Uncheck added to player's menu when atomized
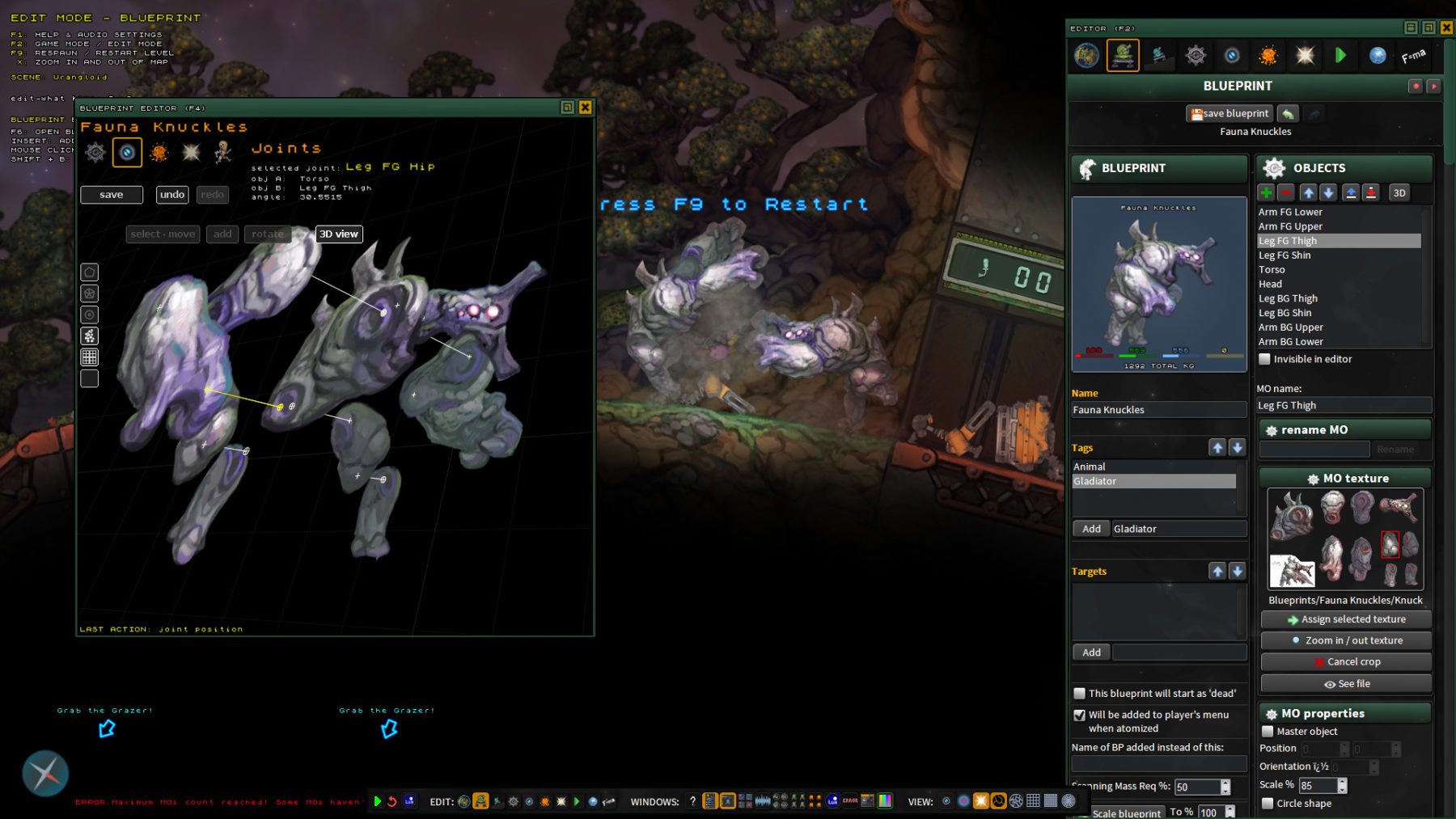The width and height of the screenshot is (1456, 819). pyautogui.click(x=1079, y=716)
